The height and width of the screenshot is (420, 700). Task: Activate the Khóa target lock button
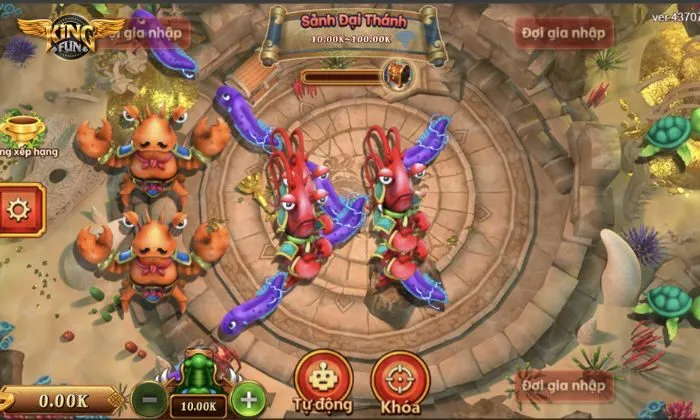pyautogui.click(x=400, y=379)
